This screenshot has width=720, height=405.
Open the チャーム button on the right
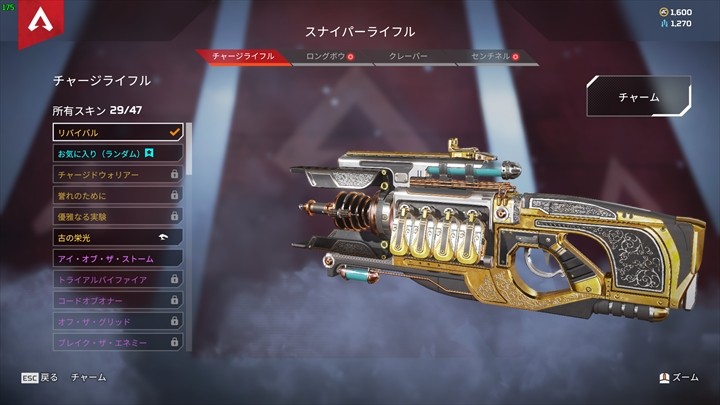tap(638, 98)
